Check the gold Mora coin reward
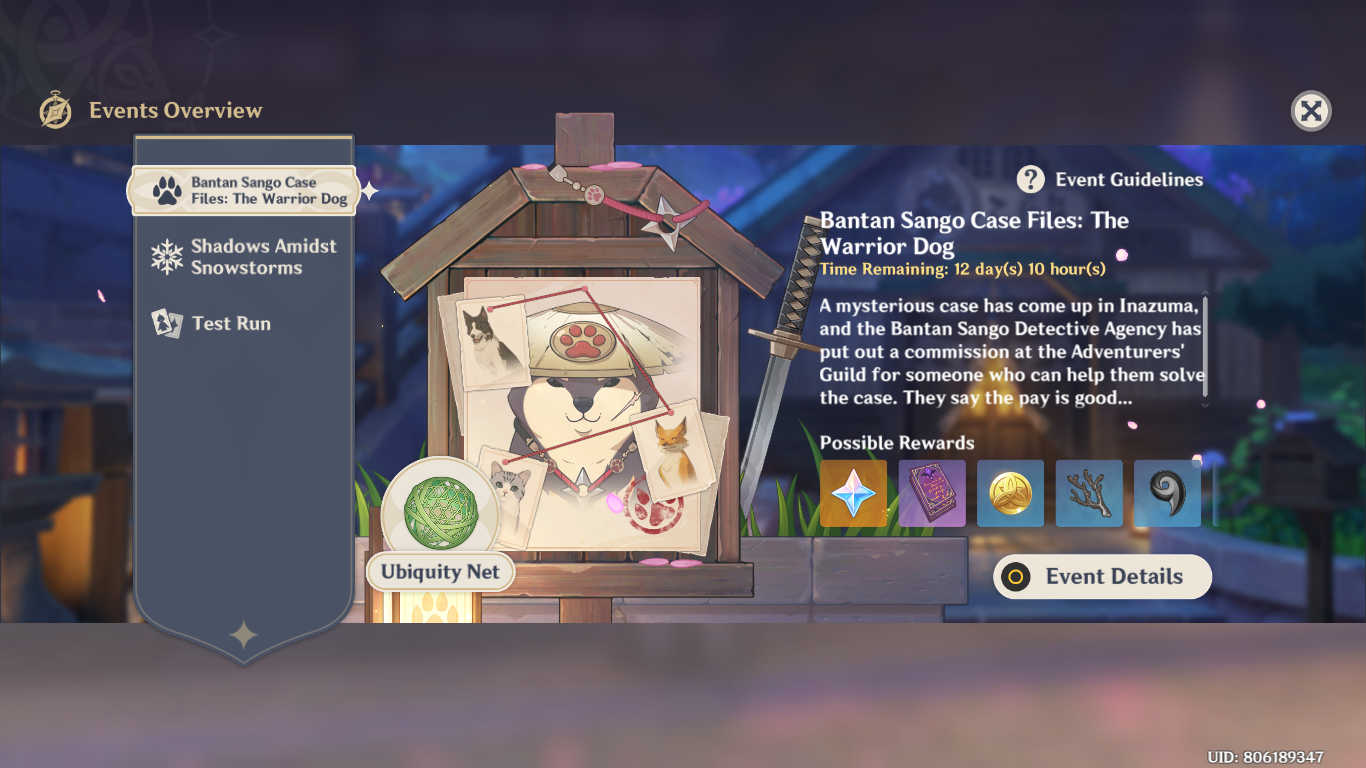The height and width of the screenshot is (768, 1366). (1010, 493)
